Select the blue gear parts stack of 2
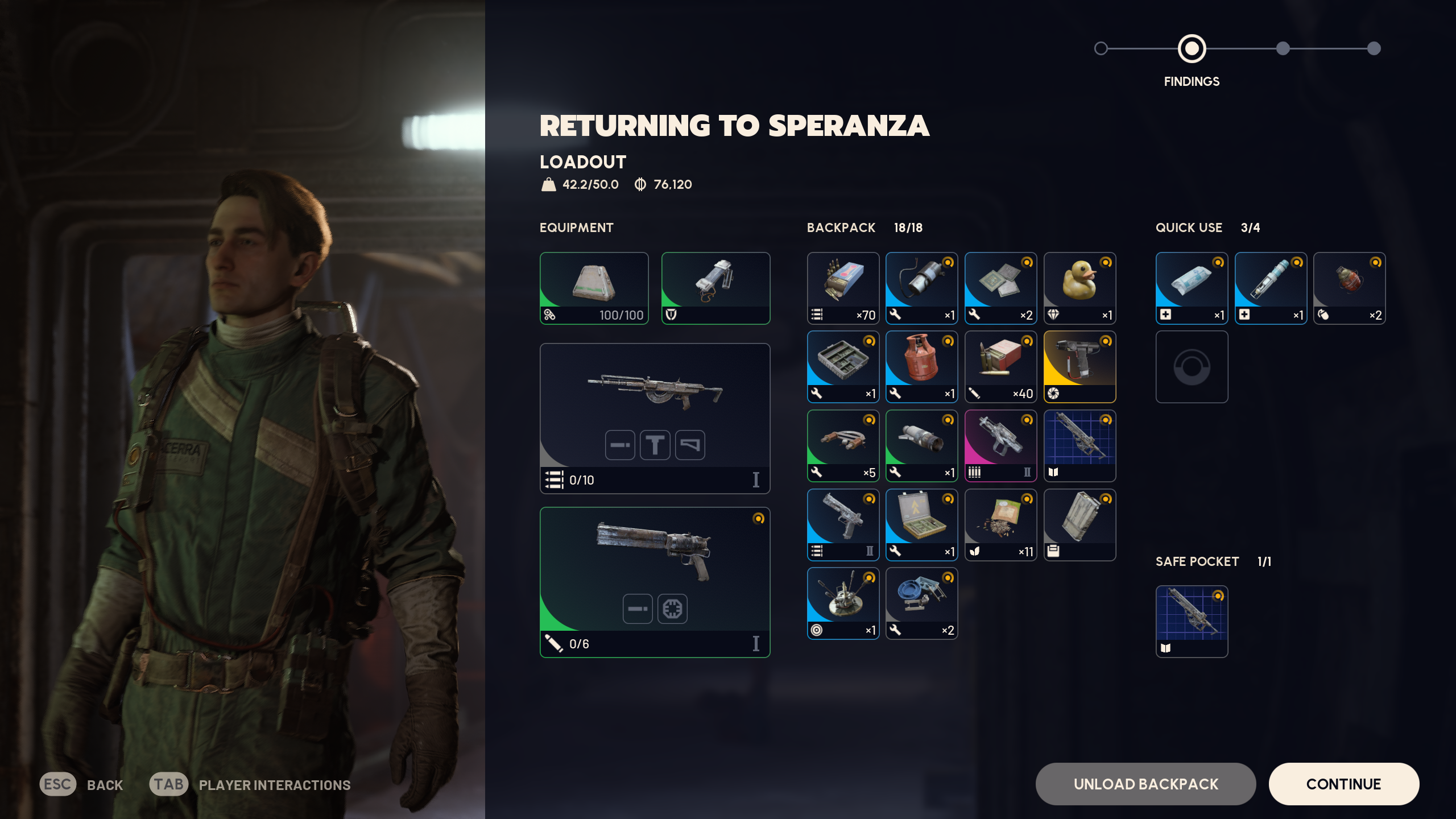This screenshot has width=1456, height=819. 921,603
